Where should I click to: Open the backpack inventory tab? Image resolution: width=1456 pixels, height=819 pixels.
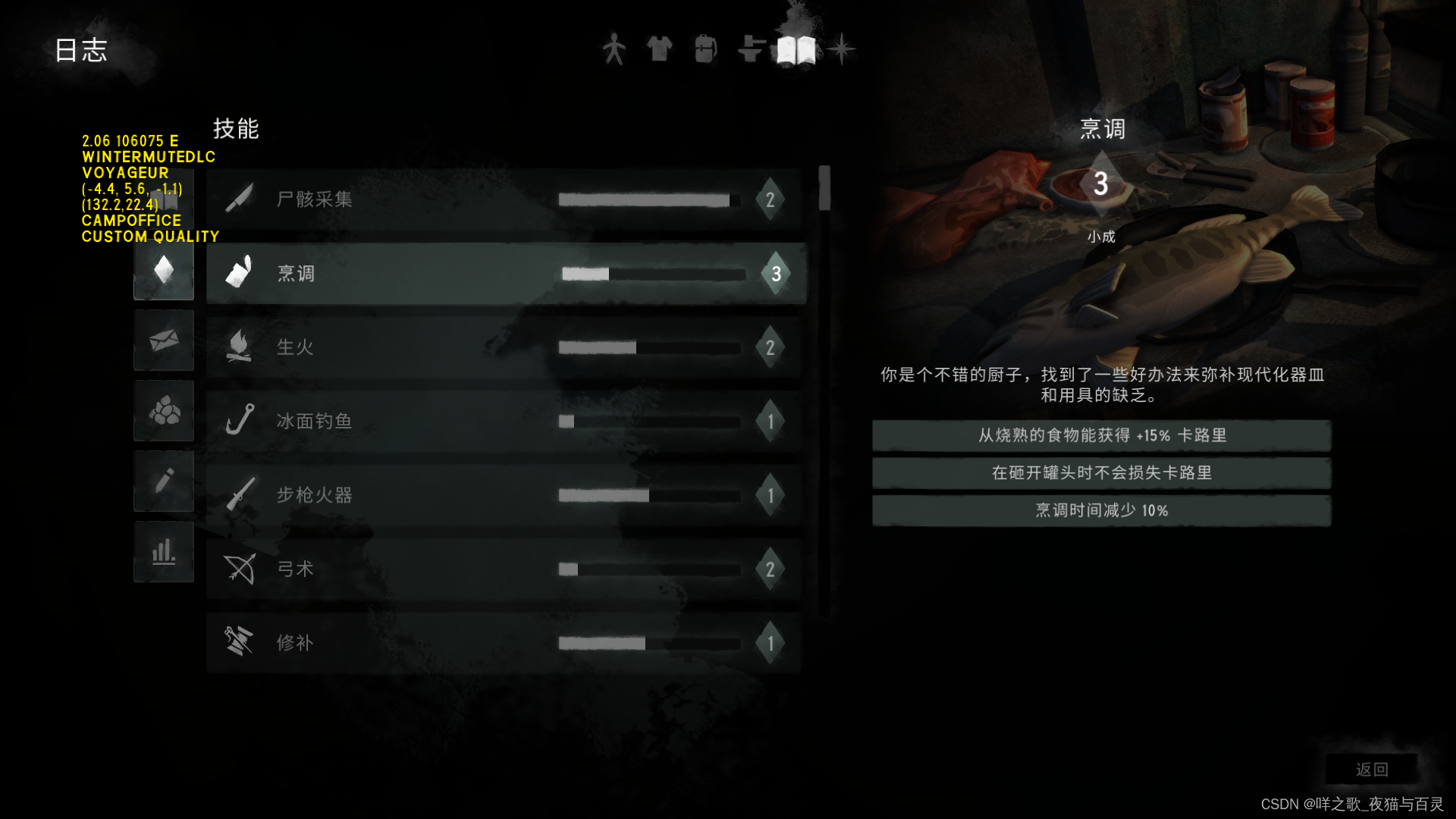point(705,49)
